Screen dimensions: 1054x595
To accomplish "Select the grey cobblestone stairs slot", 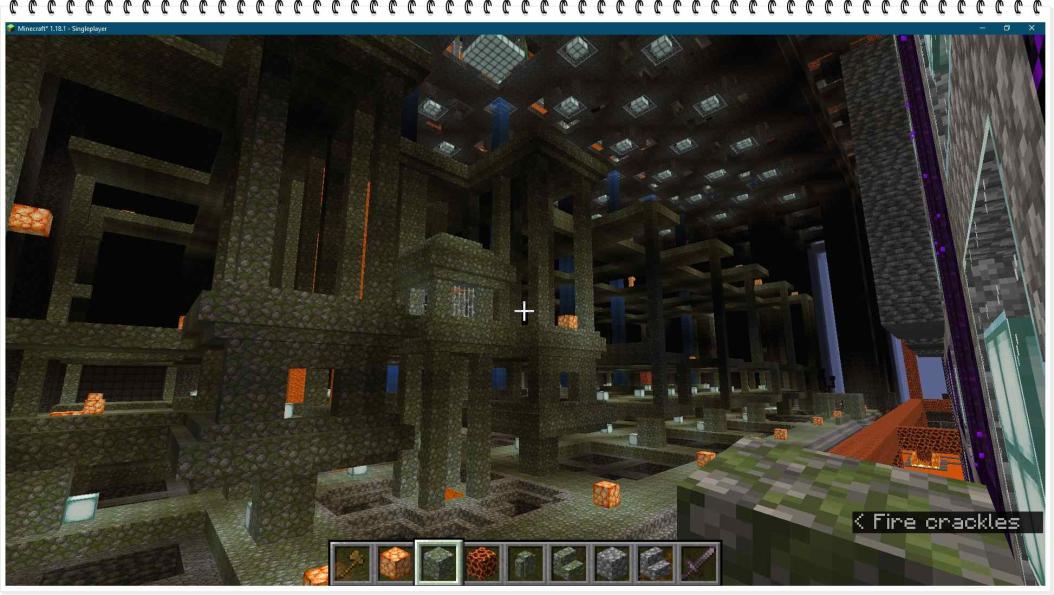I will 655,564.
